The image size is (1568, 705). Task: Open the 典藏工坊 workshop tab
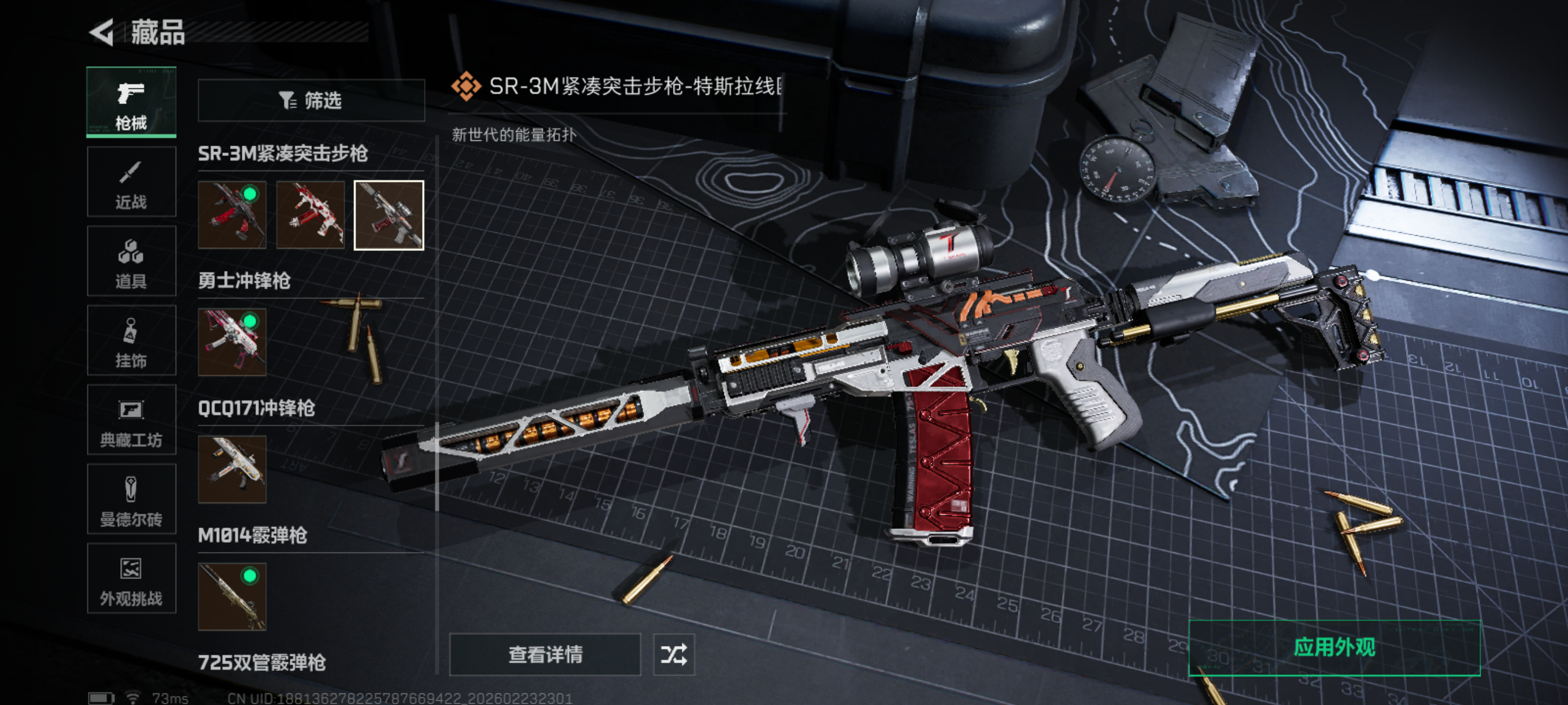pyautogui.click(x=131, y=420)
